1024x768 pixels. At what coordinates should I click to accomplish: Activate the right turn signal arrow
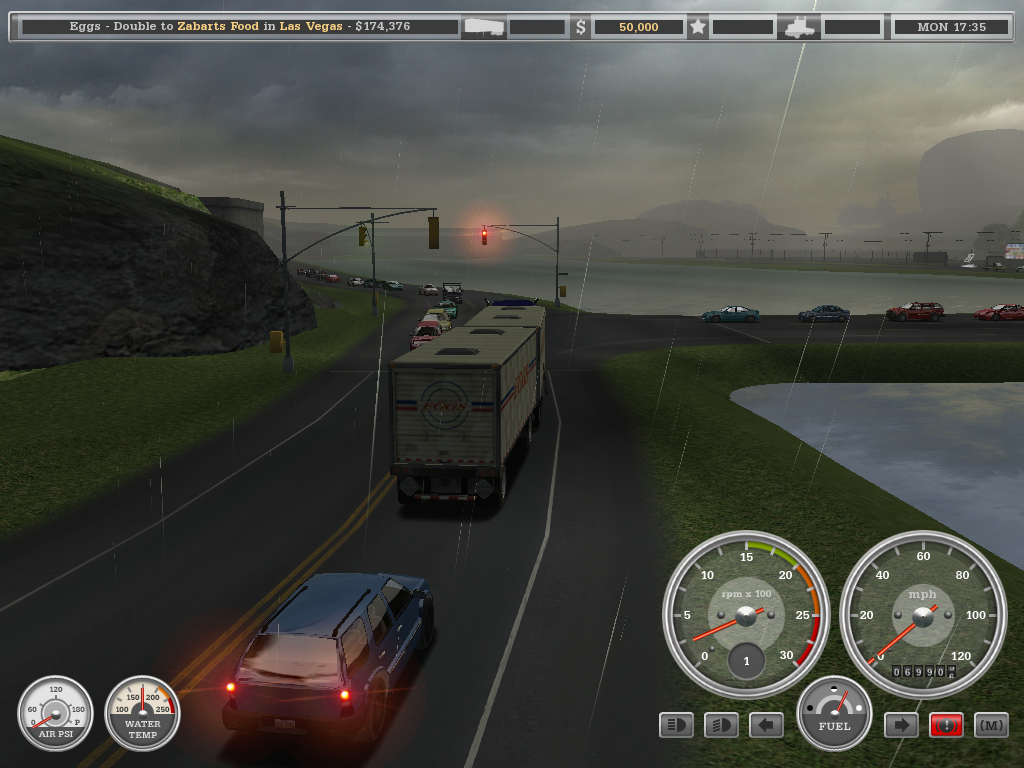(901, 725)
